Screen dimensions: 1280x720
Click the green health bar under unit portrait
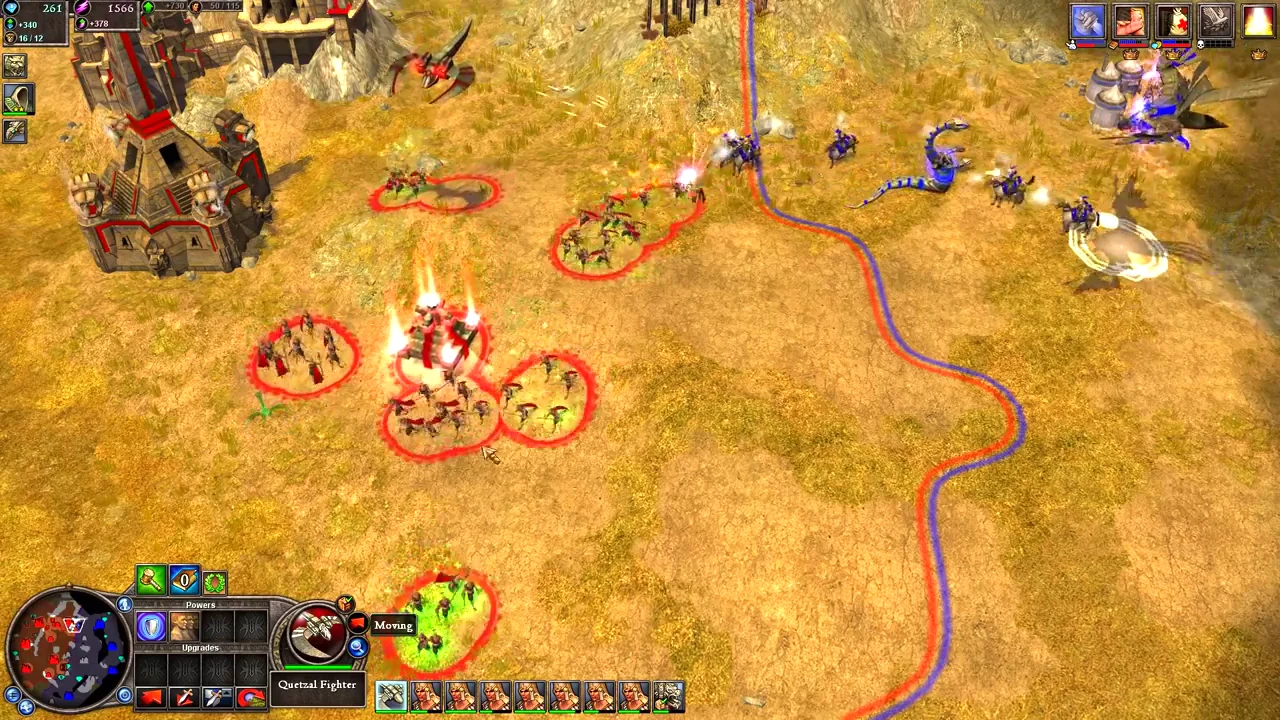point(318,667)
